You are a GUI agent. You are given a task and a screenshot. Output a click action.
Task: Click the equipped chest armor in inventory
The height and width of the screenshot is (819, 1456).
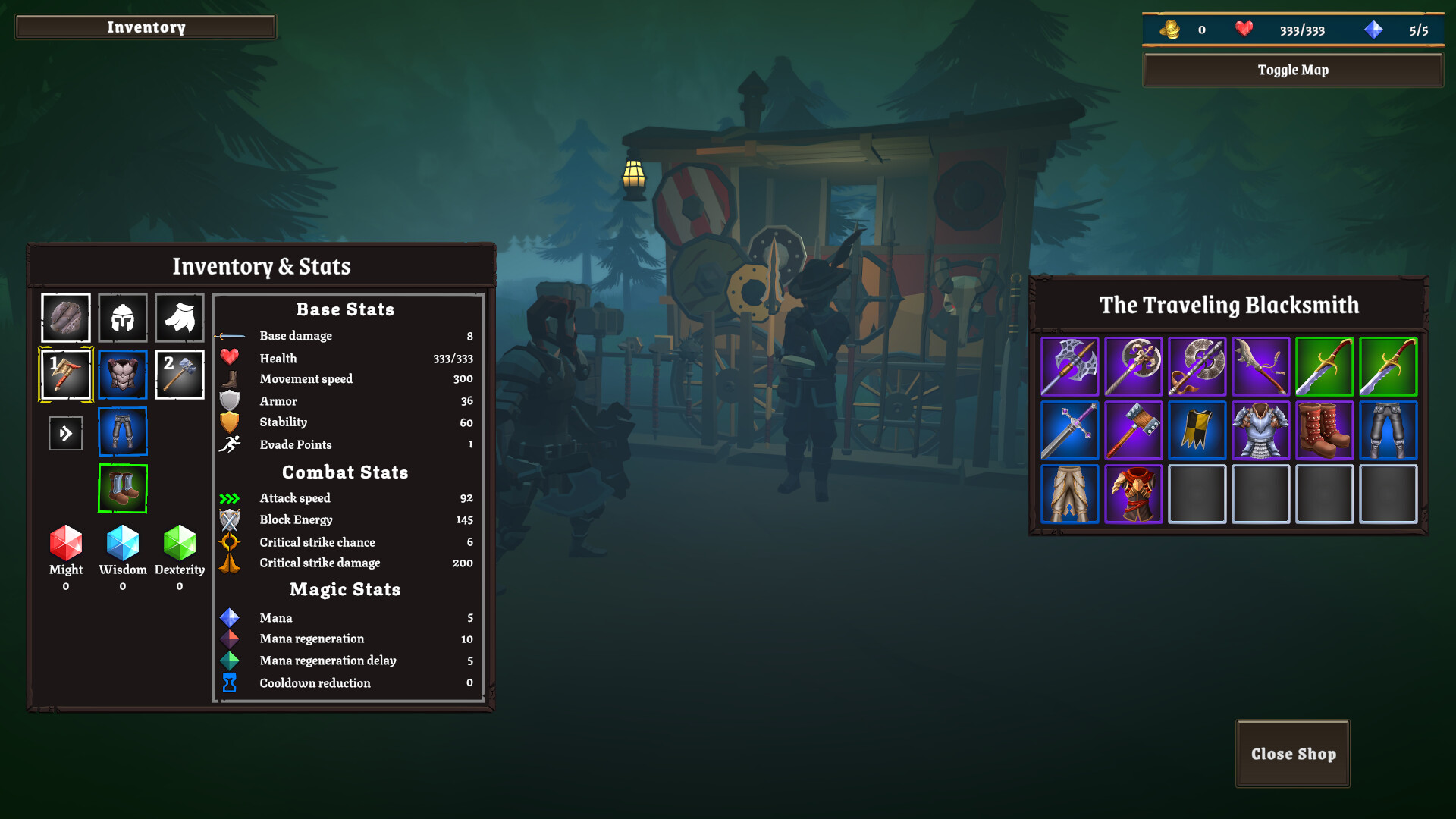122,374
